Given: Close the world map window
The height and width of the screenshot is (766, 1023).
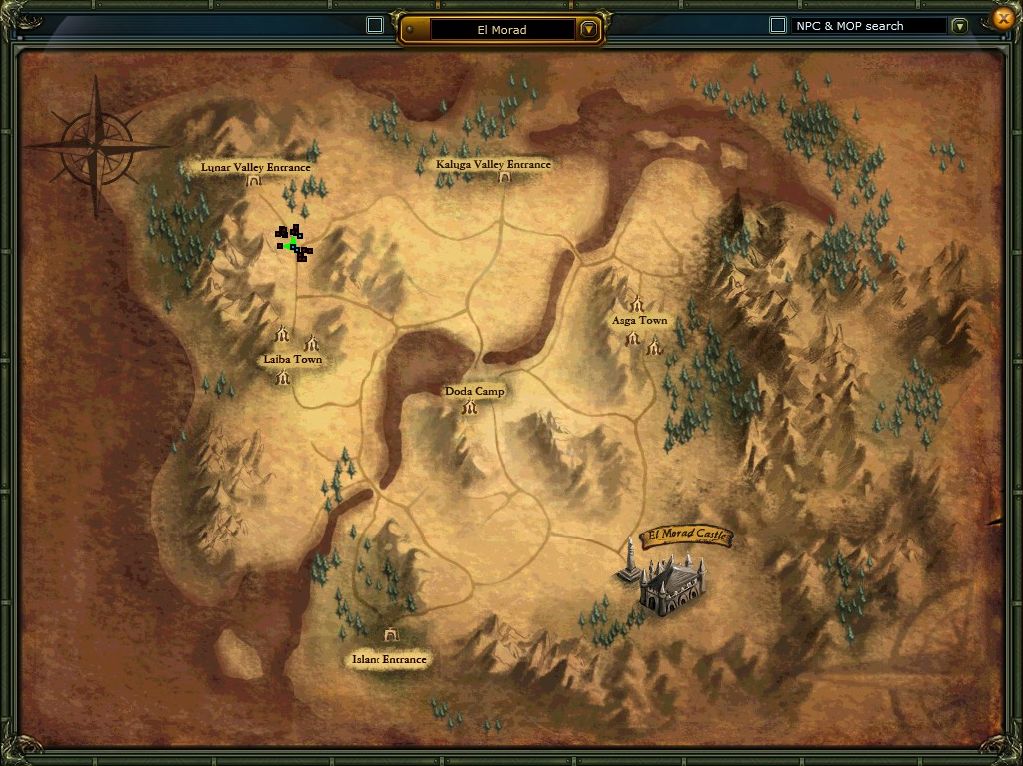Looking at the screenshot, I should click(x=1004, y=18).
